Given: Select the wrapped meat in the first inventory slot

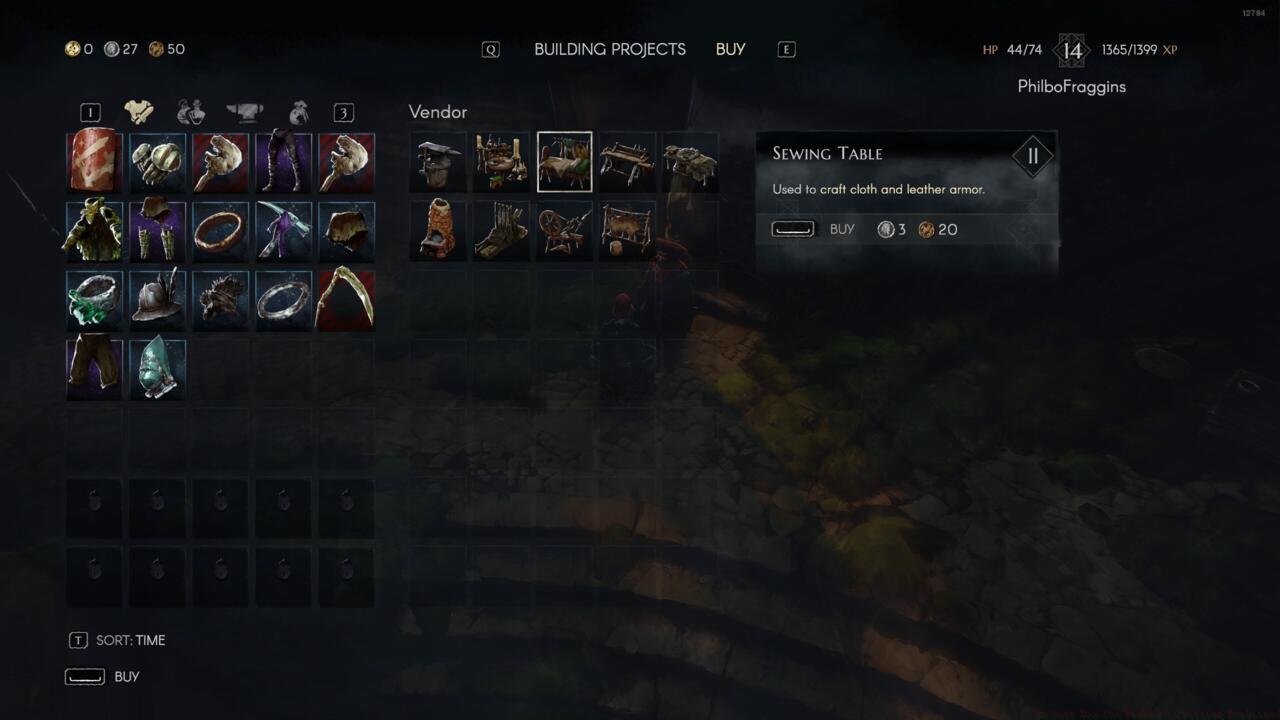Looking at the screenshot, I should coord(94,161).
